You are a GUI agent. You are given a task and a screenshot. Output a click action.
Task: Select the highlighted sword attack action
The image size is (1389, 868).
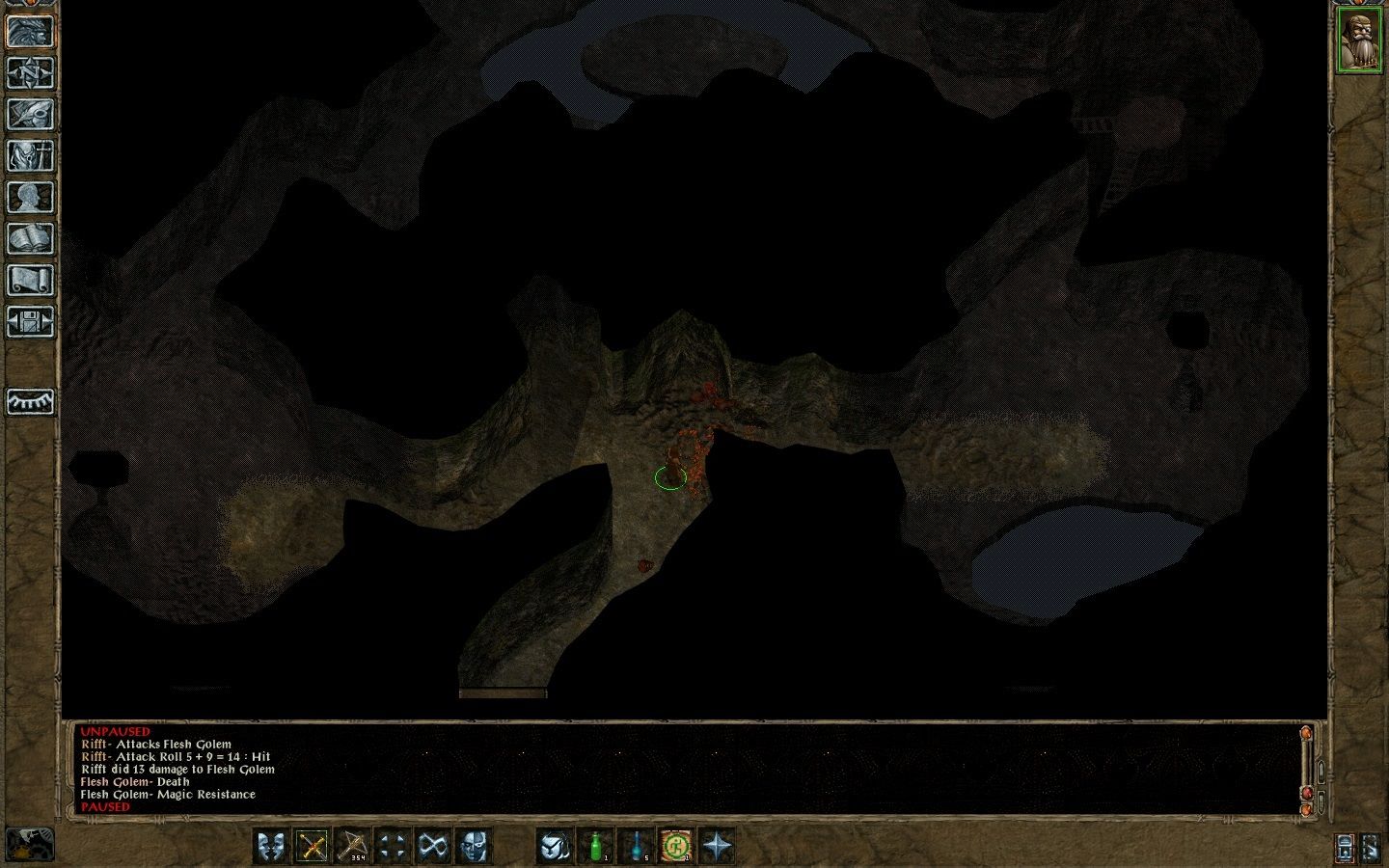[x=313, y=846]
